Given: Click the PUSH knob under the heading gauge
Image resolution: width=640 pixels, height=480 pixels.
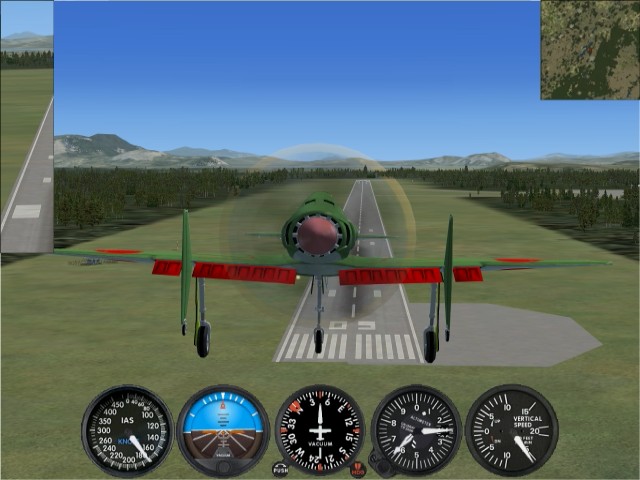Looking at the screenshot, I should point(280,469).
